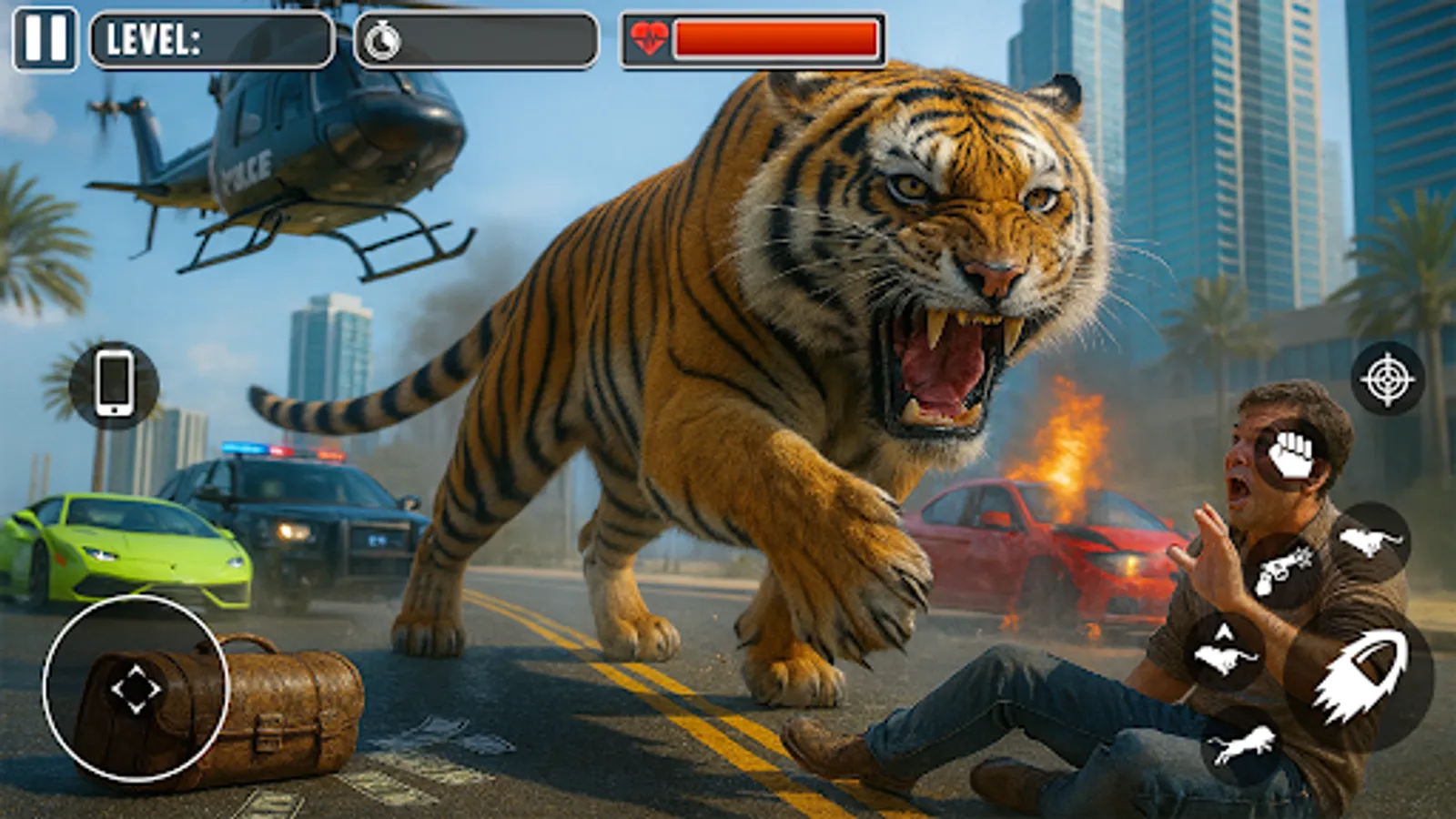Trigger the leaping tiger attack icon
1456x819 pixels.
point(1241,743)
